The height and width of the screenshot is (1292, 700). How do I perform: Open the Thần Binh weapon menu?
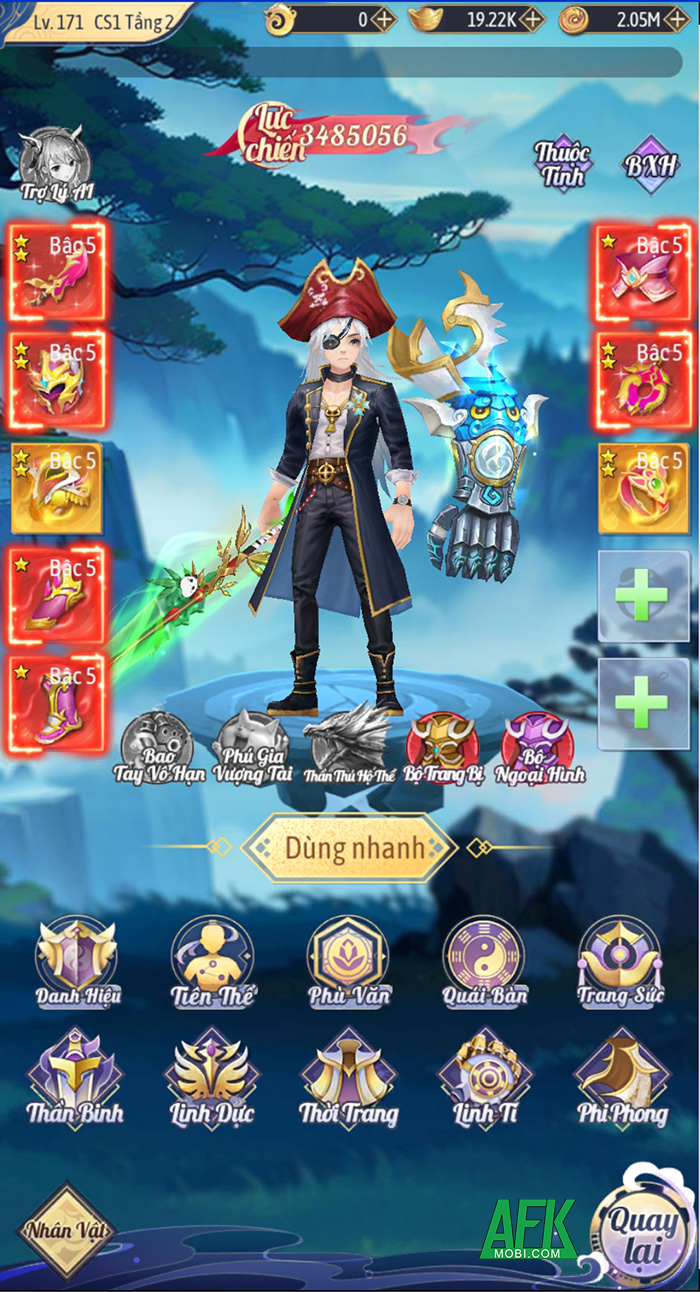[76, 1078]
